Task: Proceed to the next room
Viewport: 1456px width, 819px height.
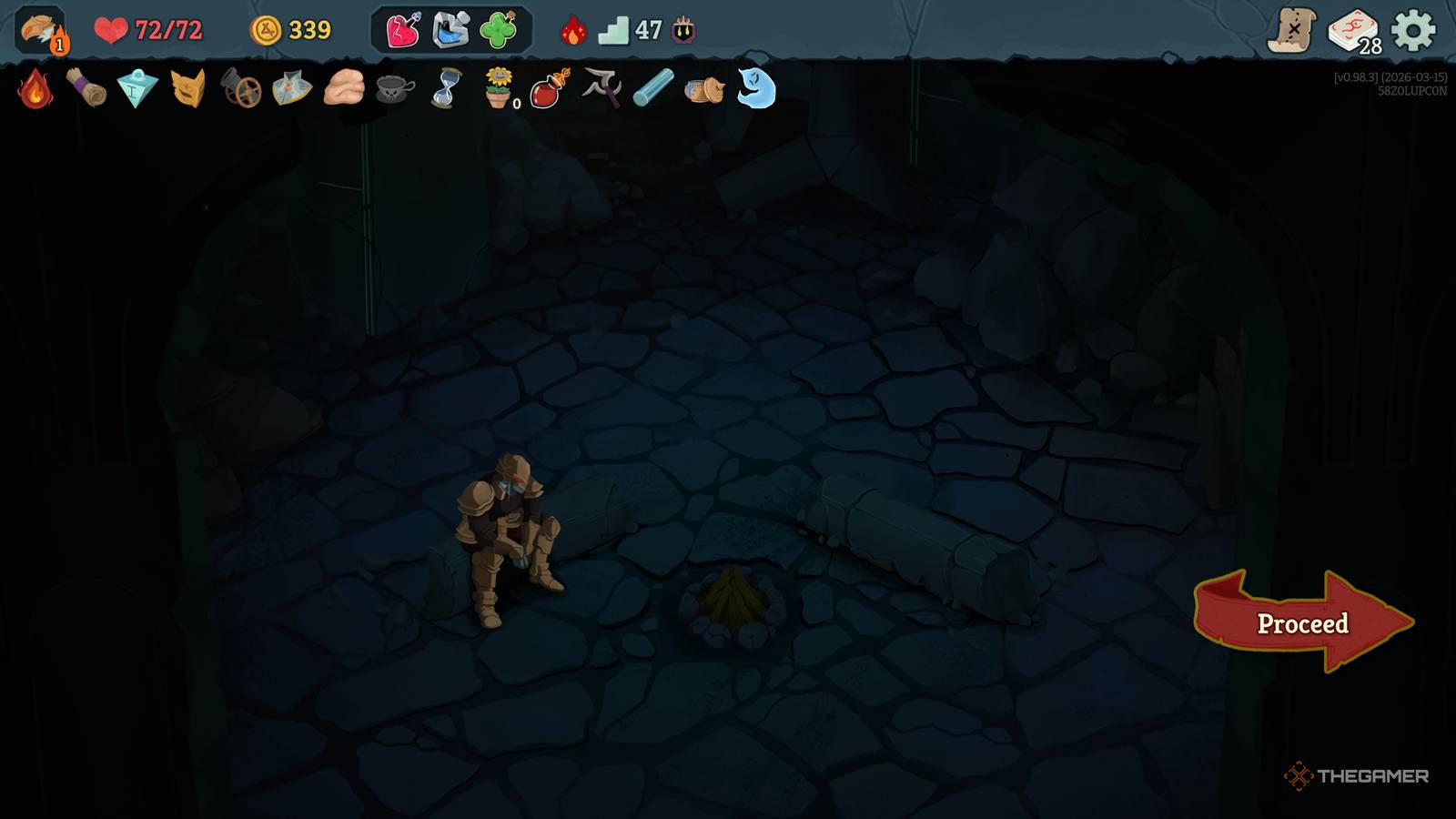Action: pyautogui.click(x=1302, y=623)
